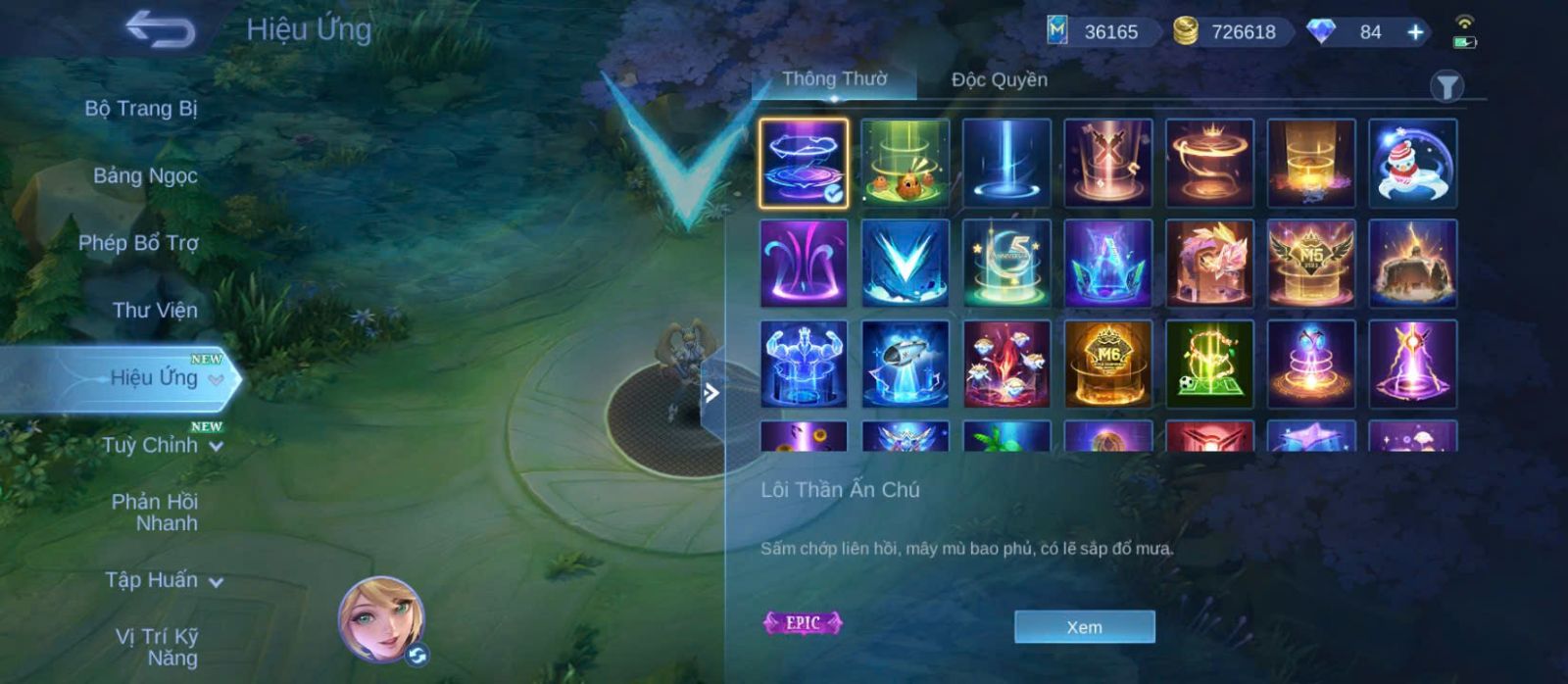Viewport: 1568px width, 684px height.
Task: Go back using the arrow button
Action: pyautogui.click(x=160, y=29)
